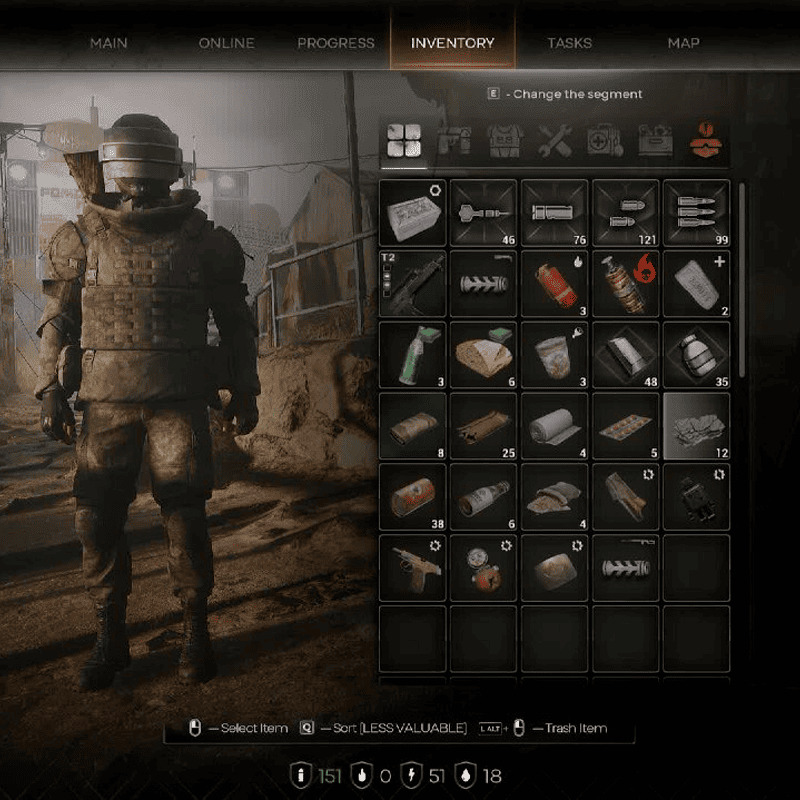Select the toolbox category icon
The image size is (800, 800).
click(x=654, y=142)
